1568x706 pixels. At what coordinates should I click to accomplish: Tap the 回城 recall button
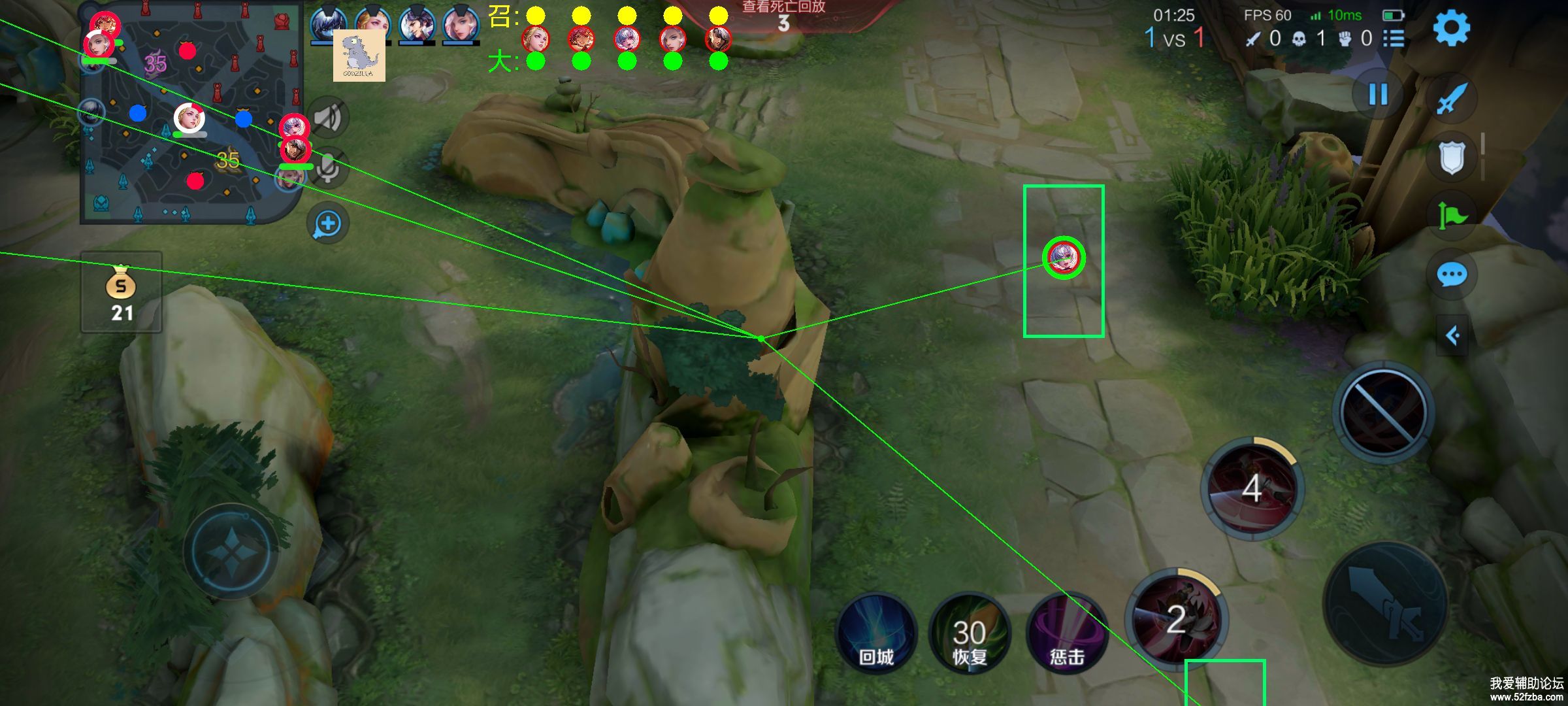tap(876, 633)
